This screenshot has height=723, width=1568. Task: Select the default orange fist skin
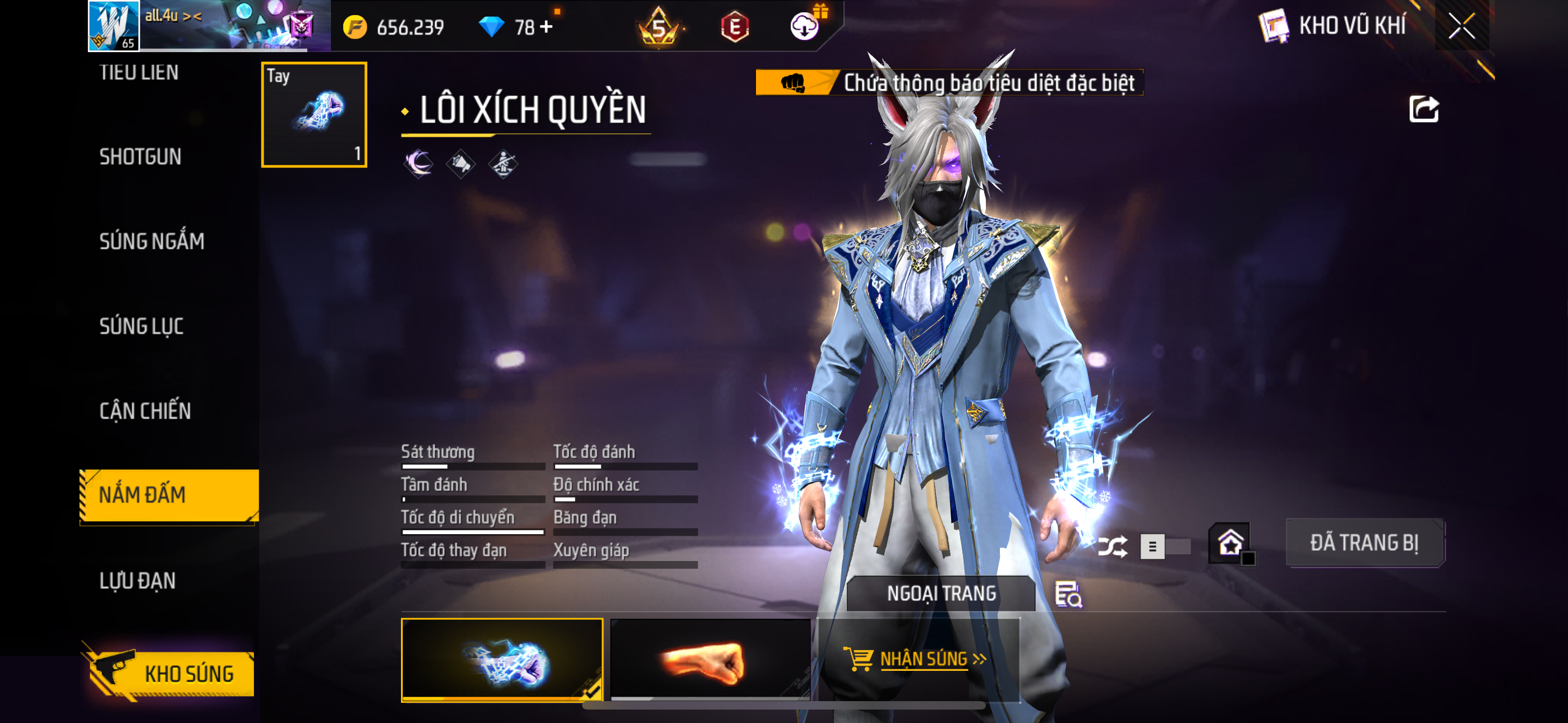coord(710,660)
